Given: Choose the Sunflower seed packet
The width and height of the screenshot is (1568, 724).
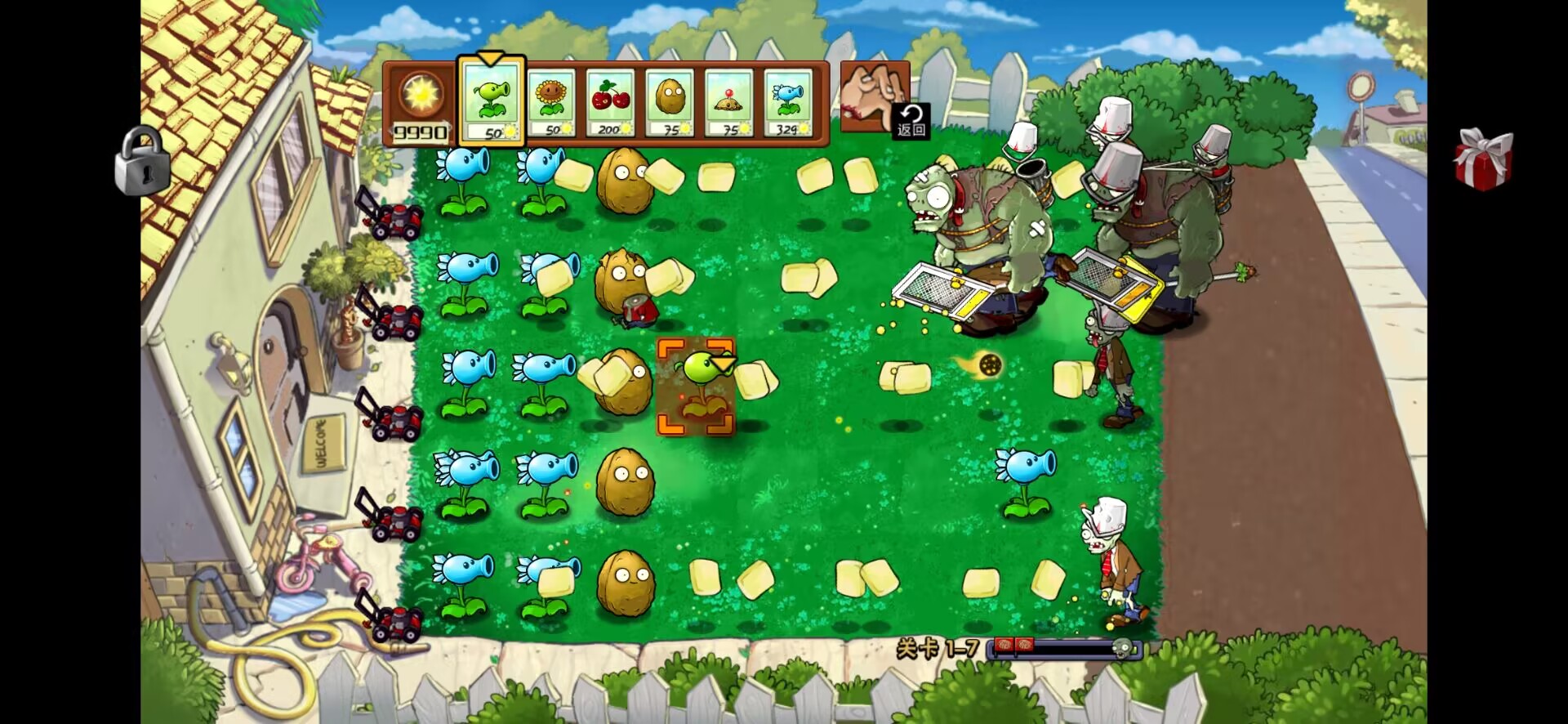Looking at the screenshot, I should (x=551, y=103).
